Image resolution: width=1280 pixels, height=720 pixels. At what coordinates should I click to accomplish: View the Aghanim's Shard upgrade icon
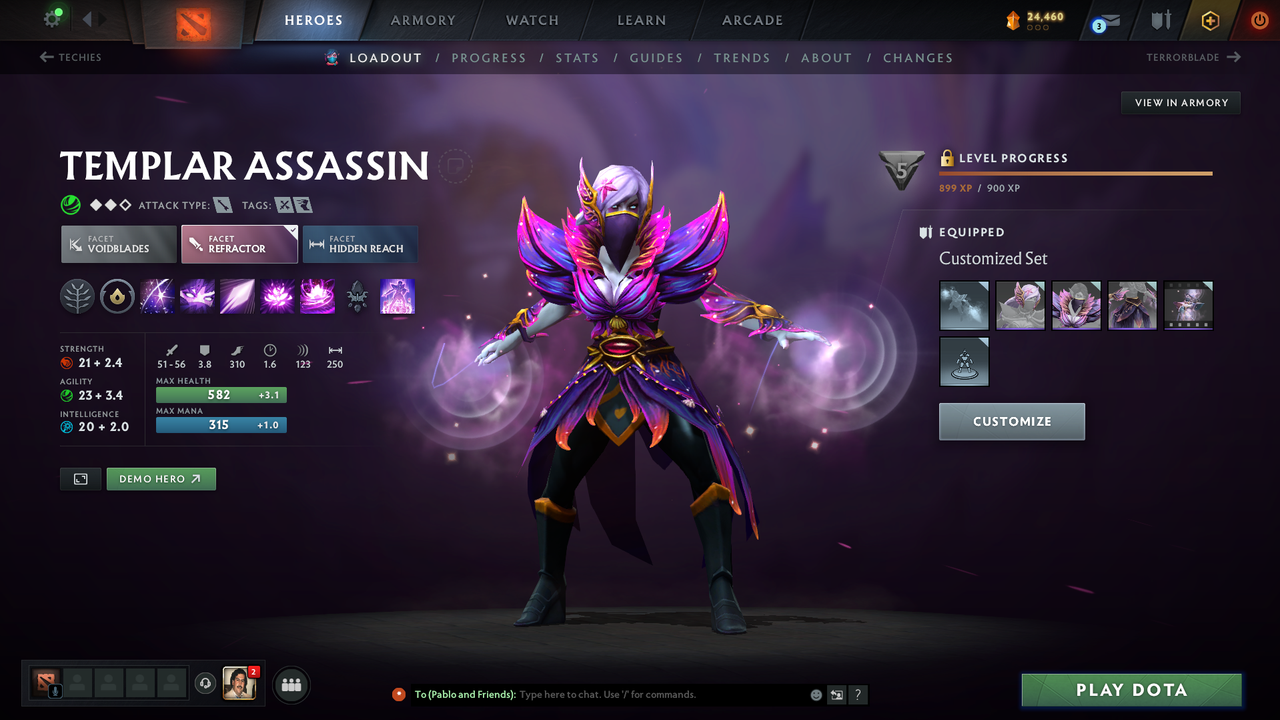click(357, 296)
